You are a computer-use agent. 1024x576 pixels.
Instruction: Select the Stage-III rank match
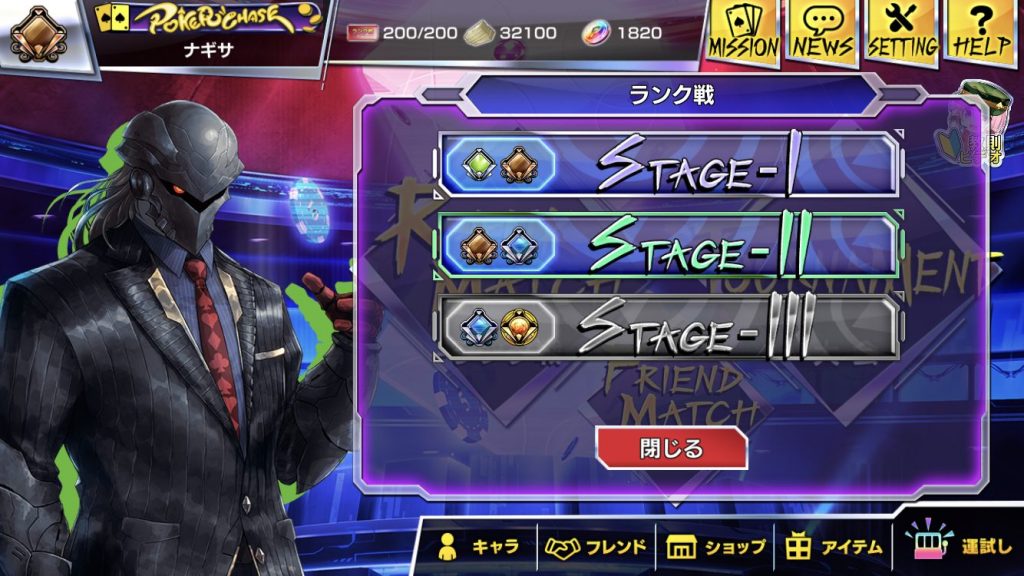[x=668, y=327]
